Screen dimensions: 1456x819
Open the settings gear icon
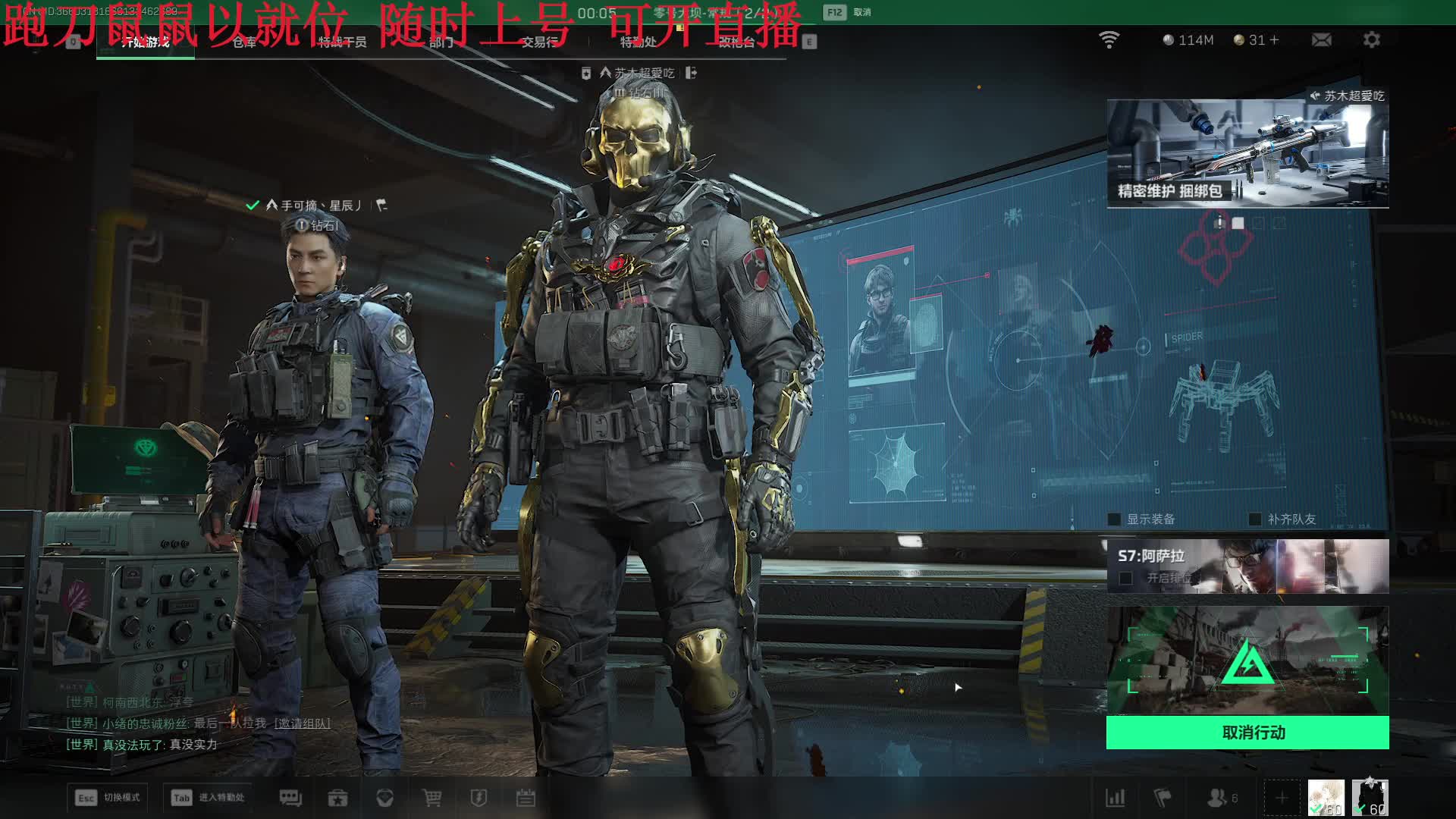pyautogui.click(x=1371, y=39)
